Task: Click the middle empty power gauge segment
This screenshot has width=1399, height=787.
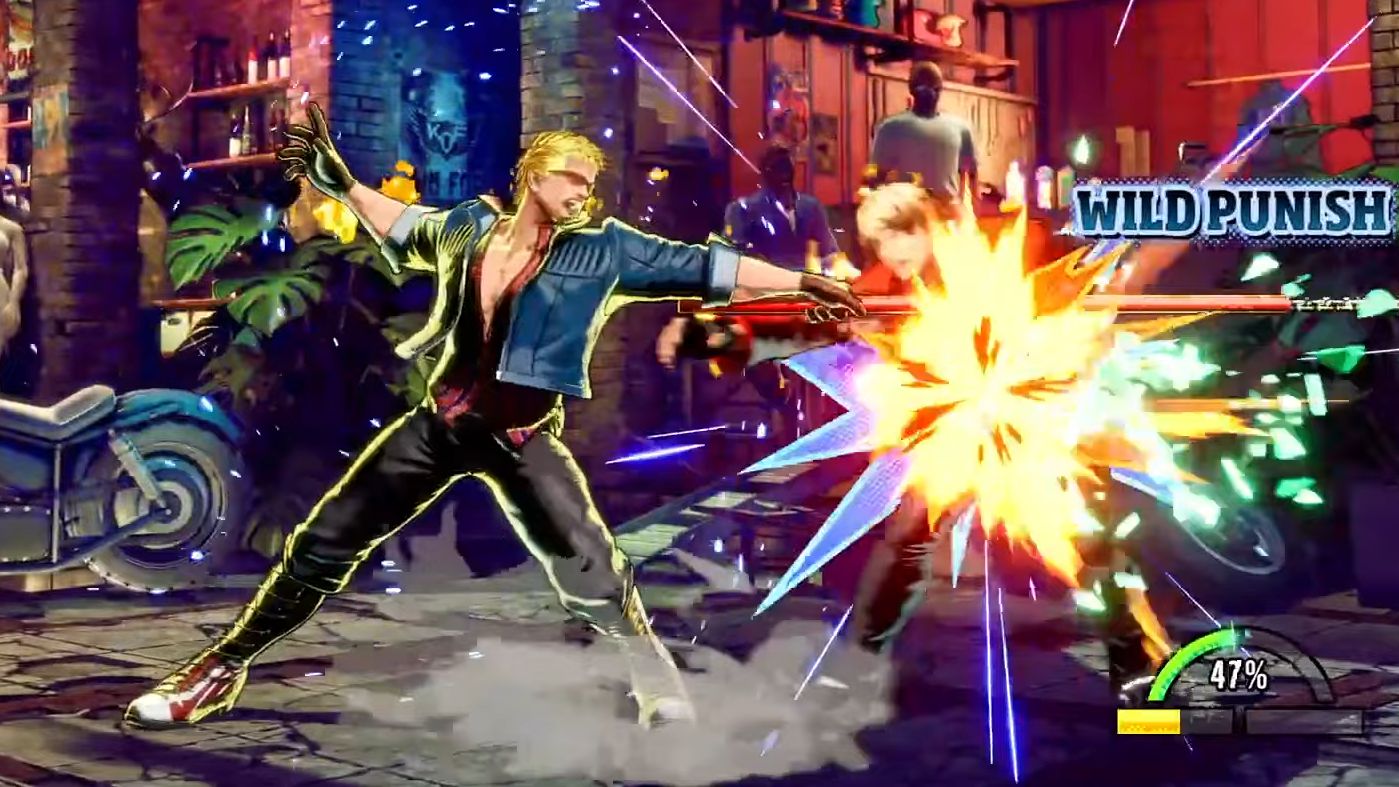Action: (1210, 718)
